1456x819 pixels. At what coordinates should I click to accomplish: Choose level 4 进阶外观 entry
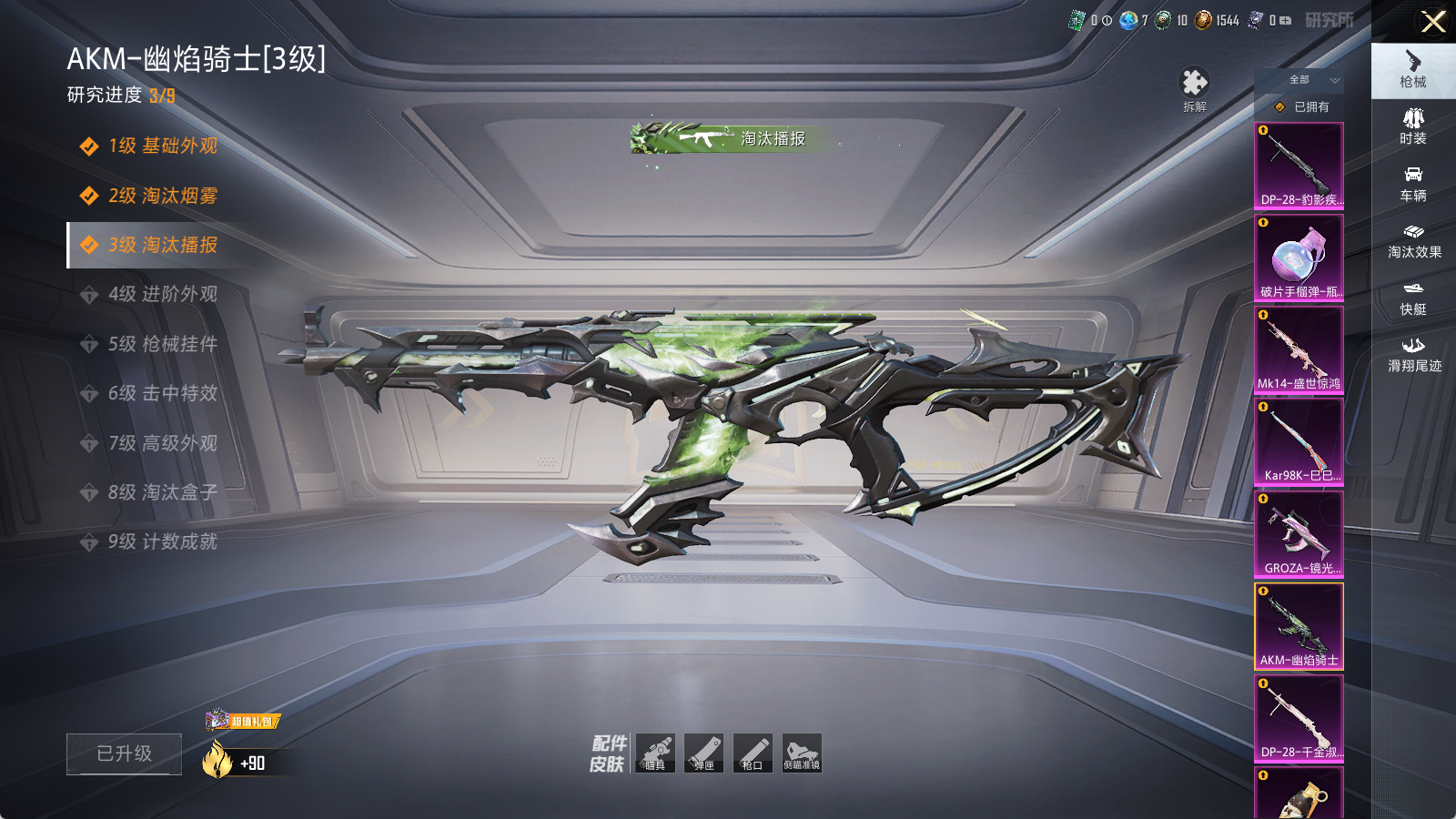coord(162,294)
